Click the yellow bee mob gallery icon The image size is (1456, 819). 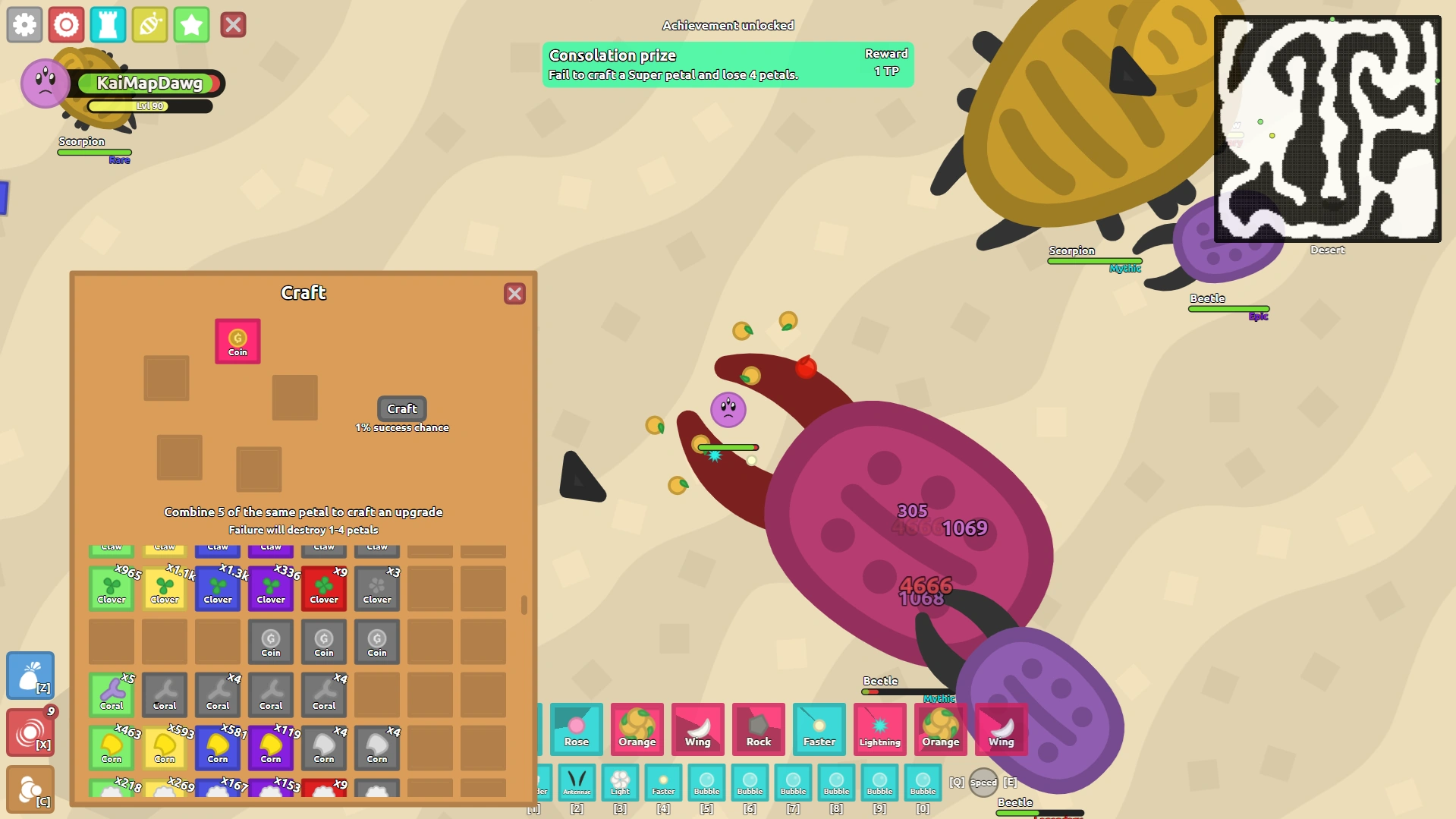[x=149, y=24]
